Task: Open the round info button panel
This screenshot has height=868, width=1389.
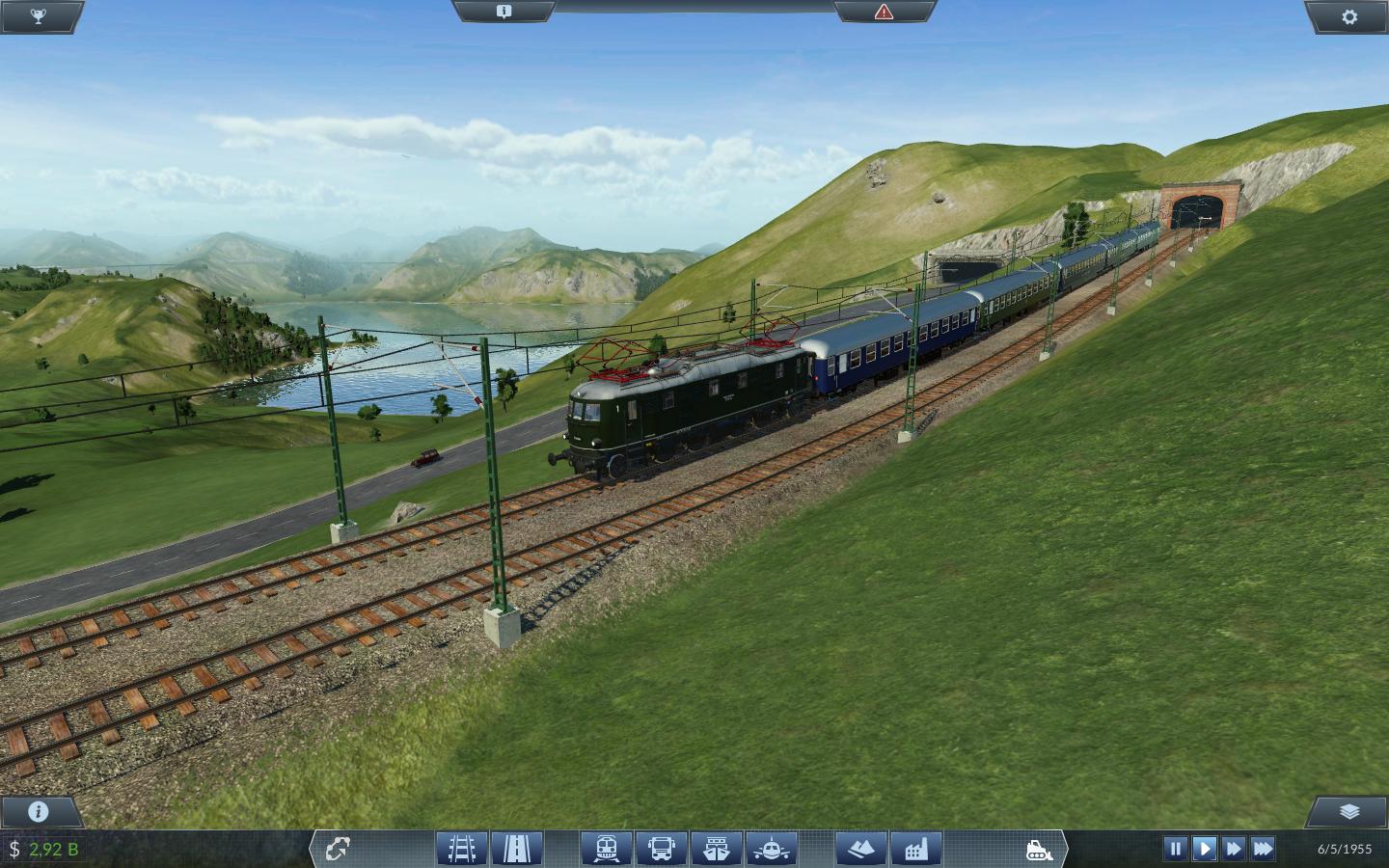Action: pos(39,811)
